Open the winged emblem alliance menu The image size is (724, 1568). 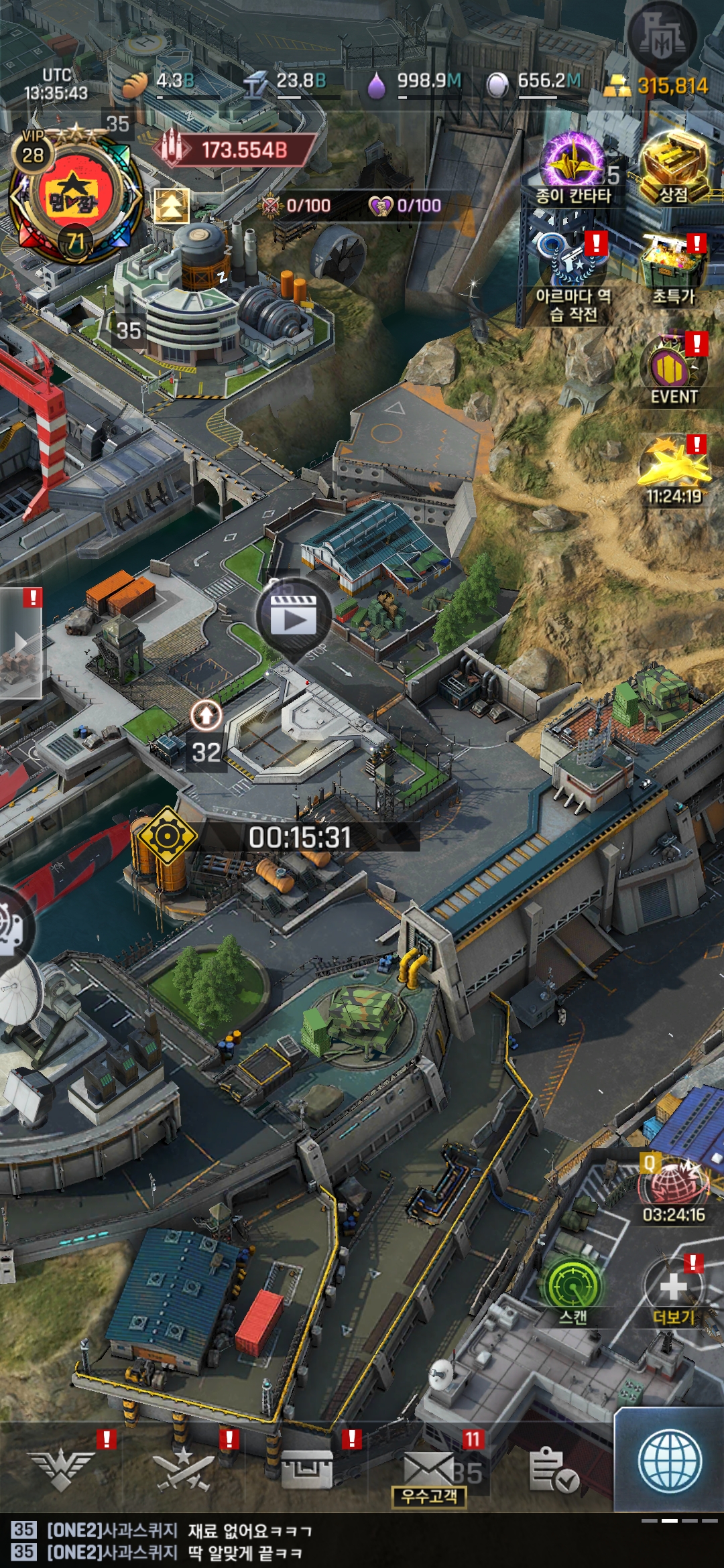point(62,1469)
